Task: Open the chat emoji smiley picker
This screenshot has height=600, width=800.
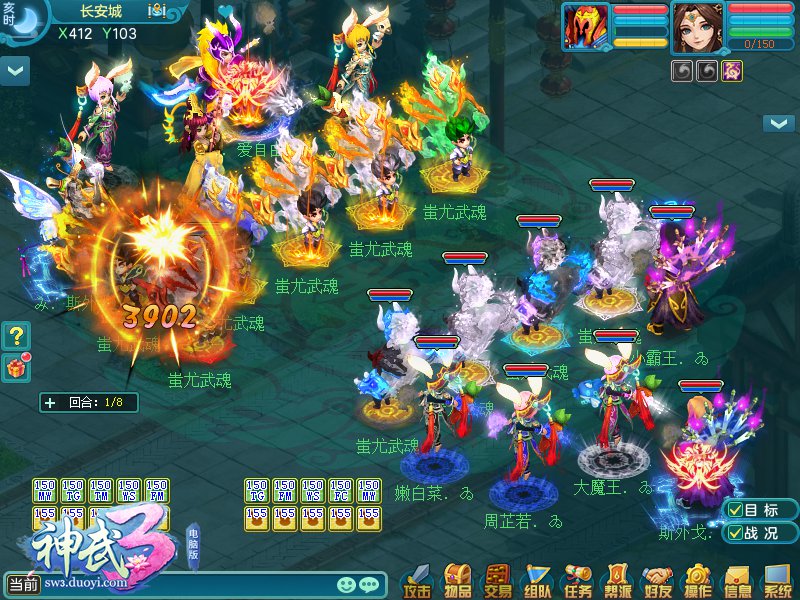Action: click(346, 584)
